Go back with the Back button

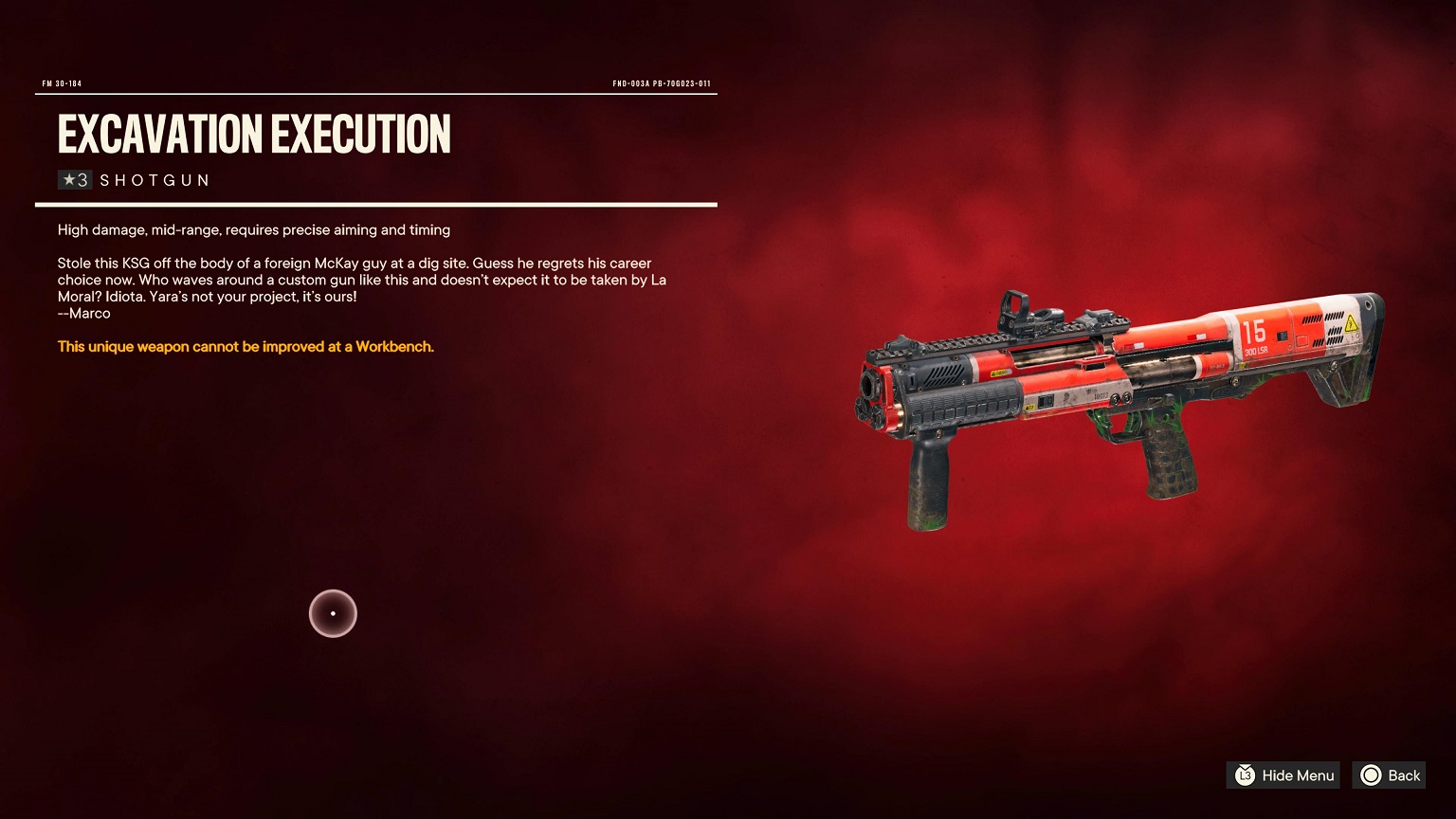(1390, 775)
